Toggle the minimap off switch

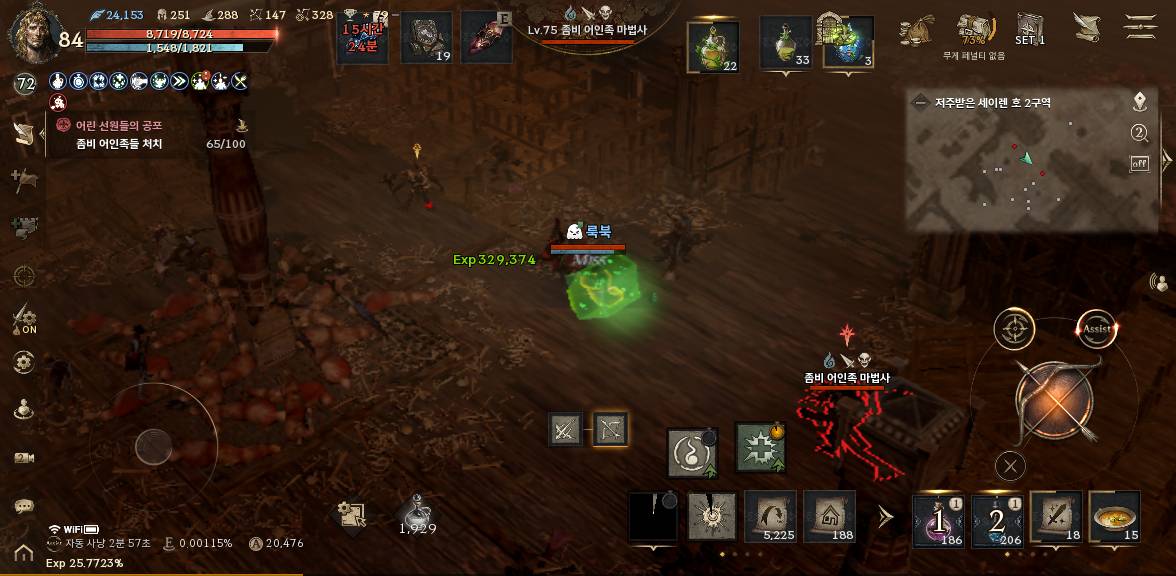(1139, 163)
